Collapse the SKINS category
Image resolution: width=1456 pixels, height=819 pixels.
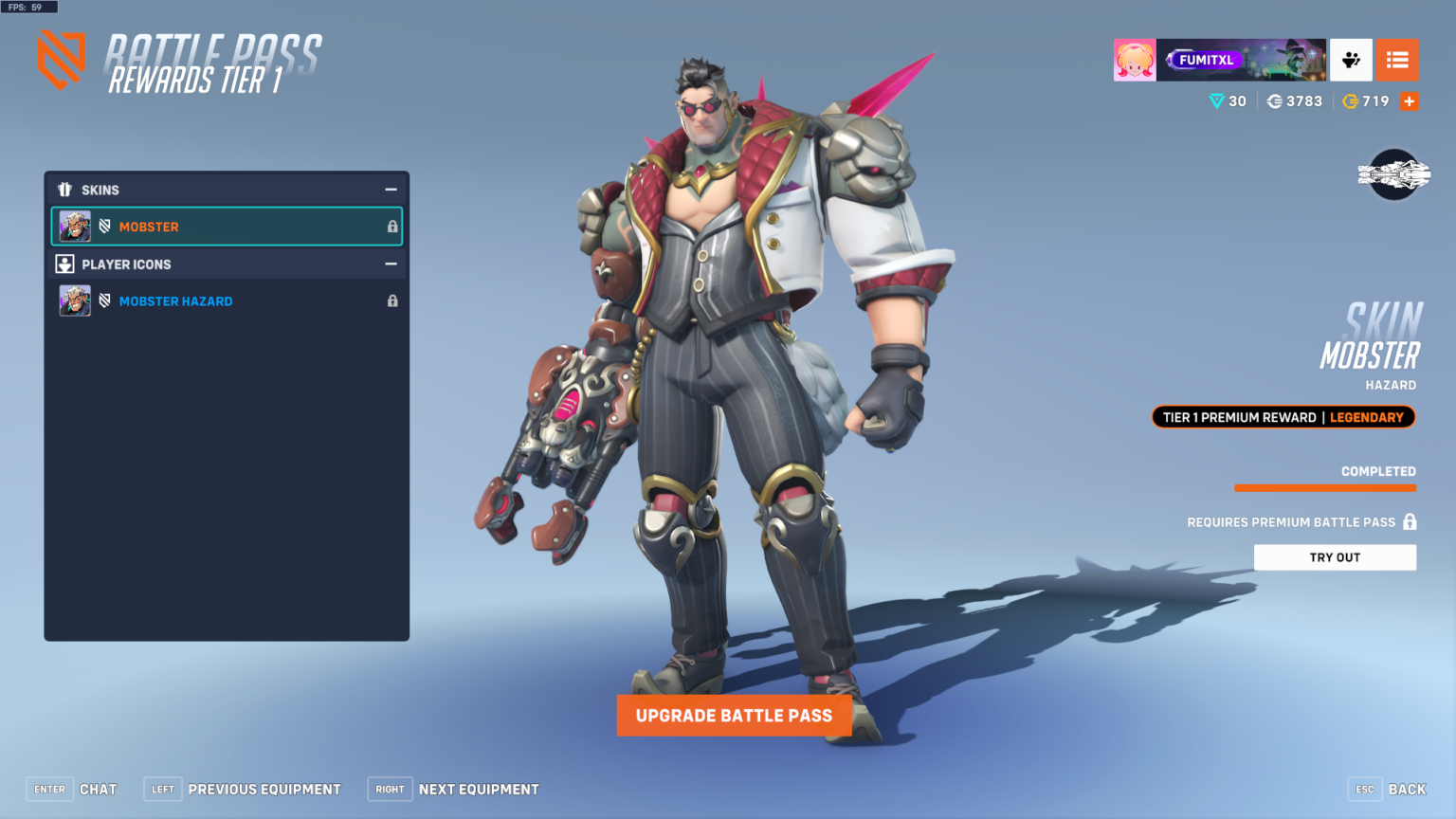tap(391, 190)
